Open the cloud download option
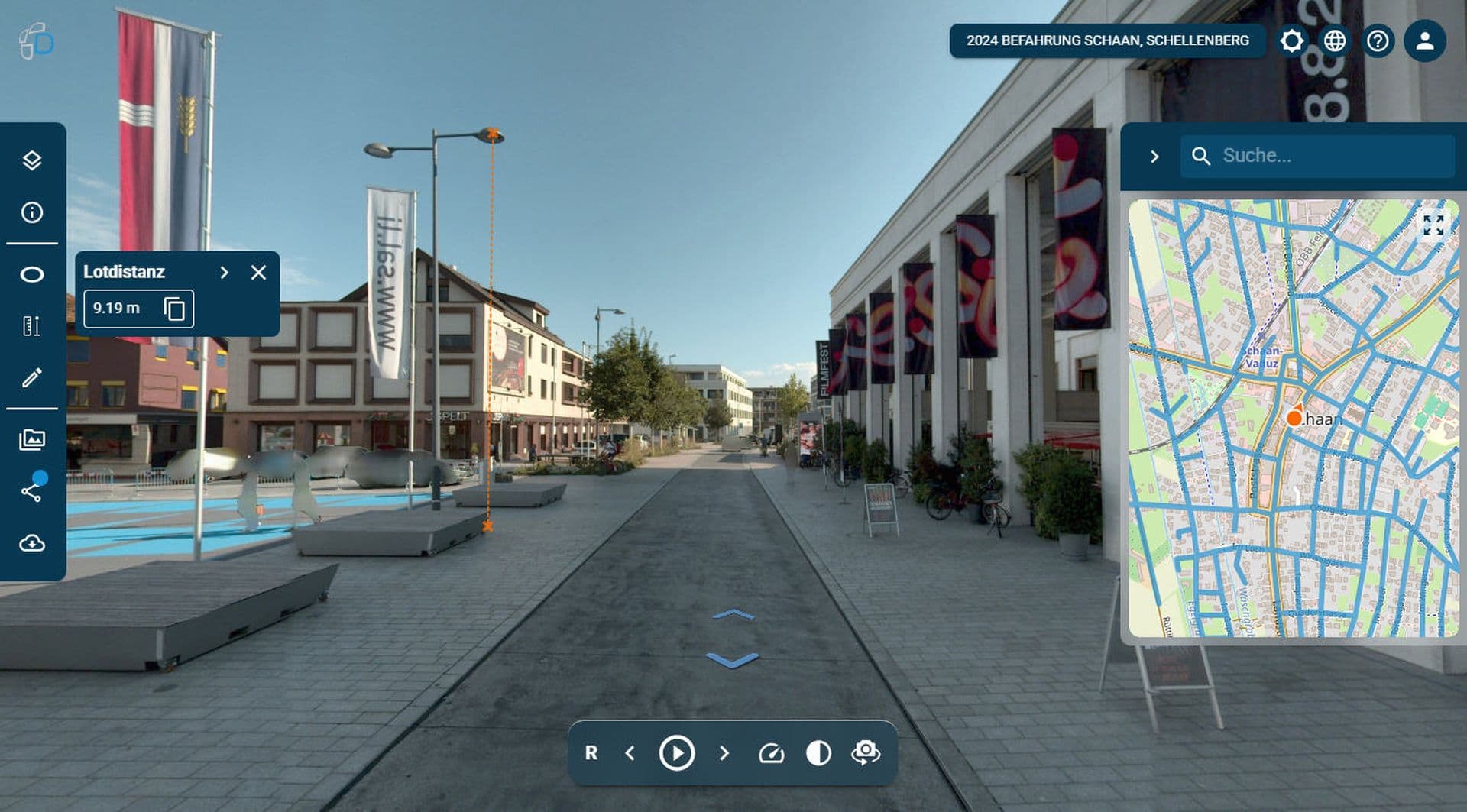This screenshot has width=1467, height=812. [x=32, y=543]
